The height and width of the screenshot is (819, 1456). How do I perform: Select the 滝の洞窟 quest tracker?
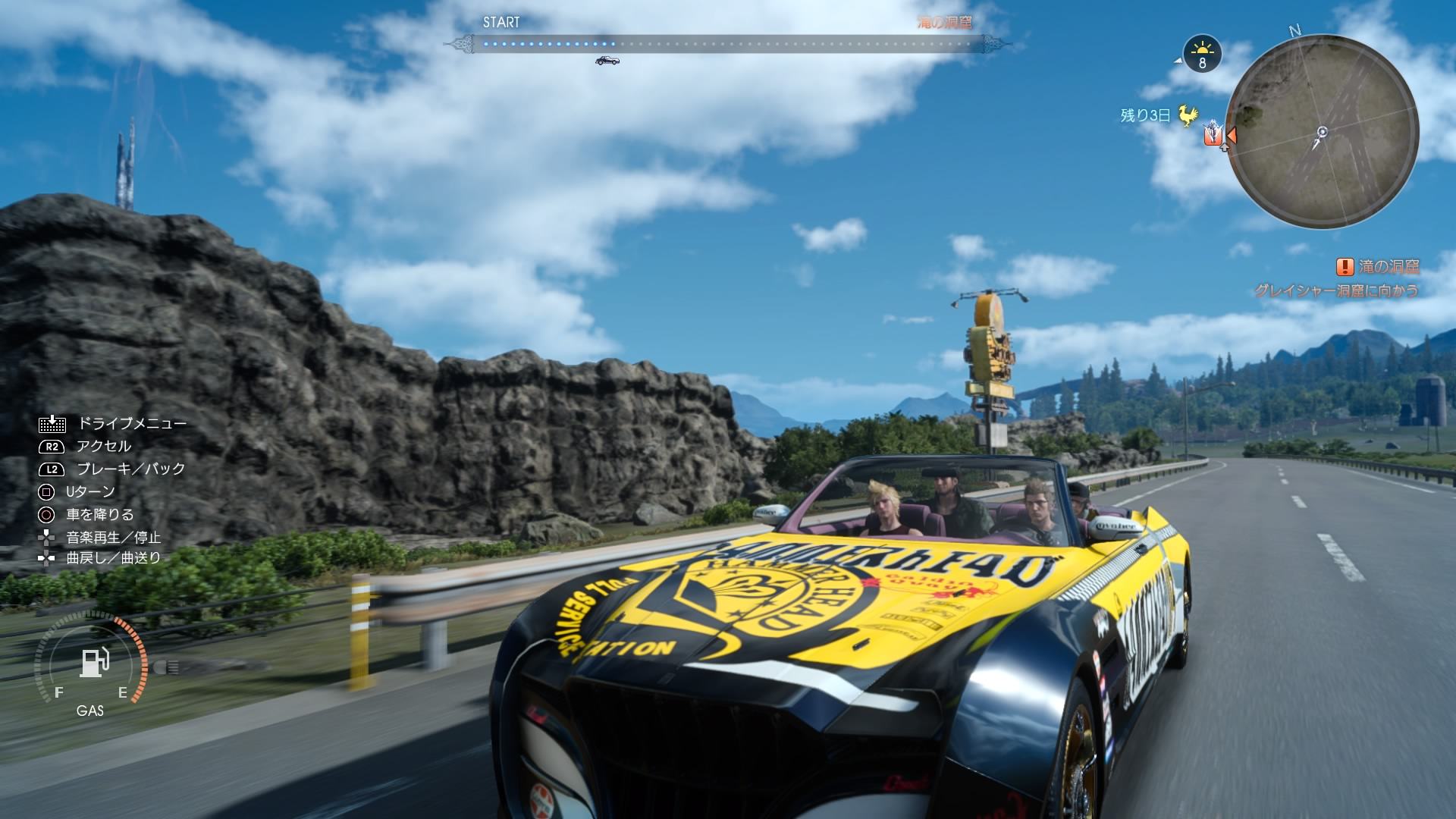pyautogui.click(x=1378, y=267)
